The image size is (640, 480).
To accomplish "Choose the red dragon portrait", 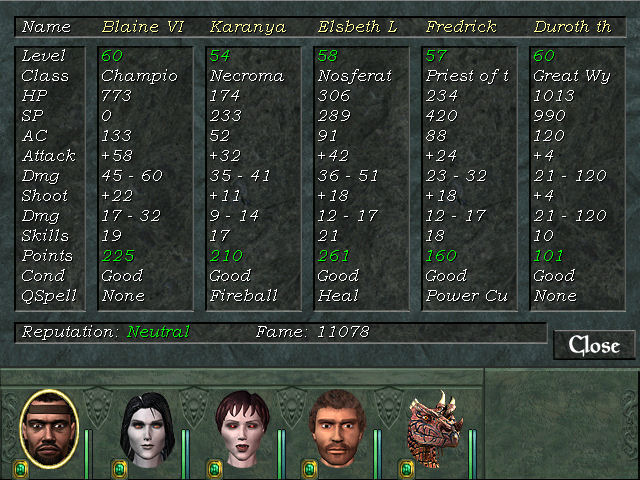I will [x=434, y=430].
